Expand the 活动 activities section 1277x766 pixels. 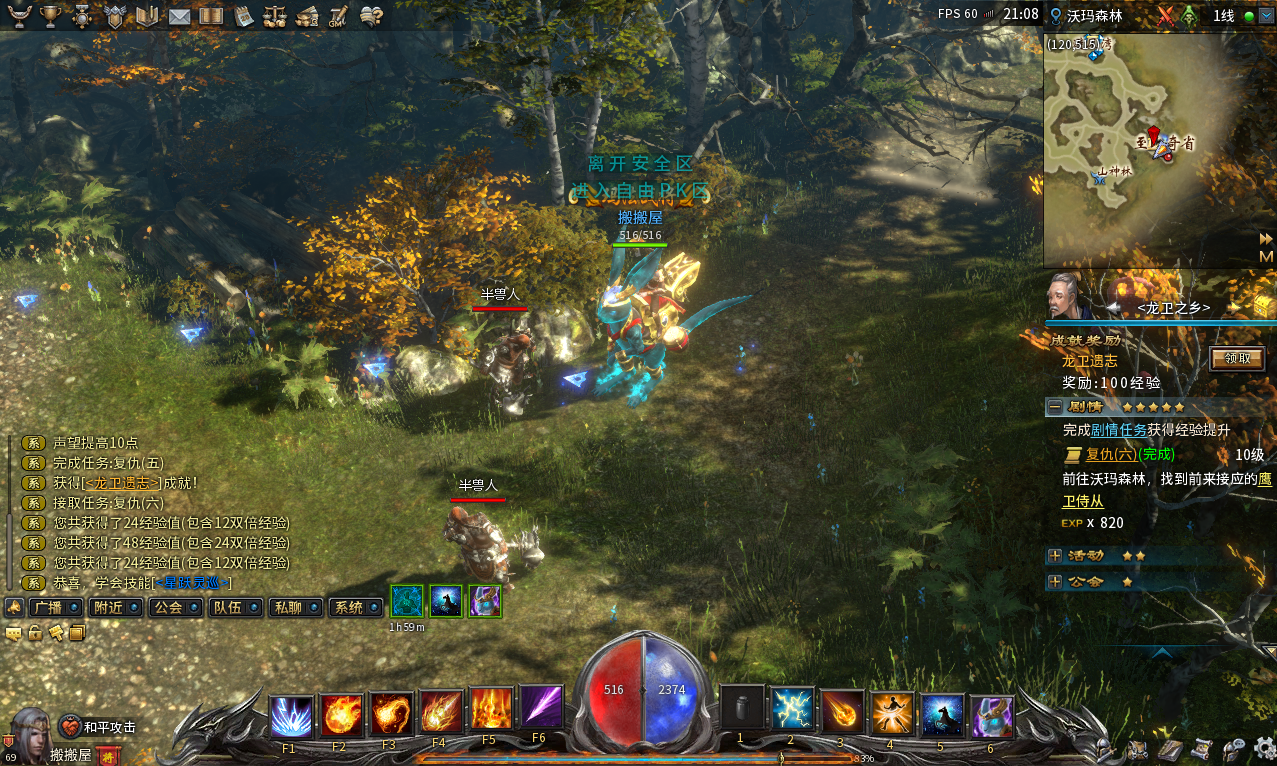point(1054,555)
